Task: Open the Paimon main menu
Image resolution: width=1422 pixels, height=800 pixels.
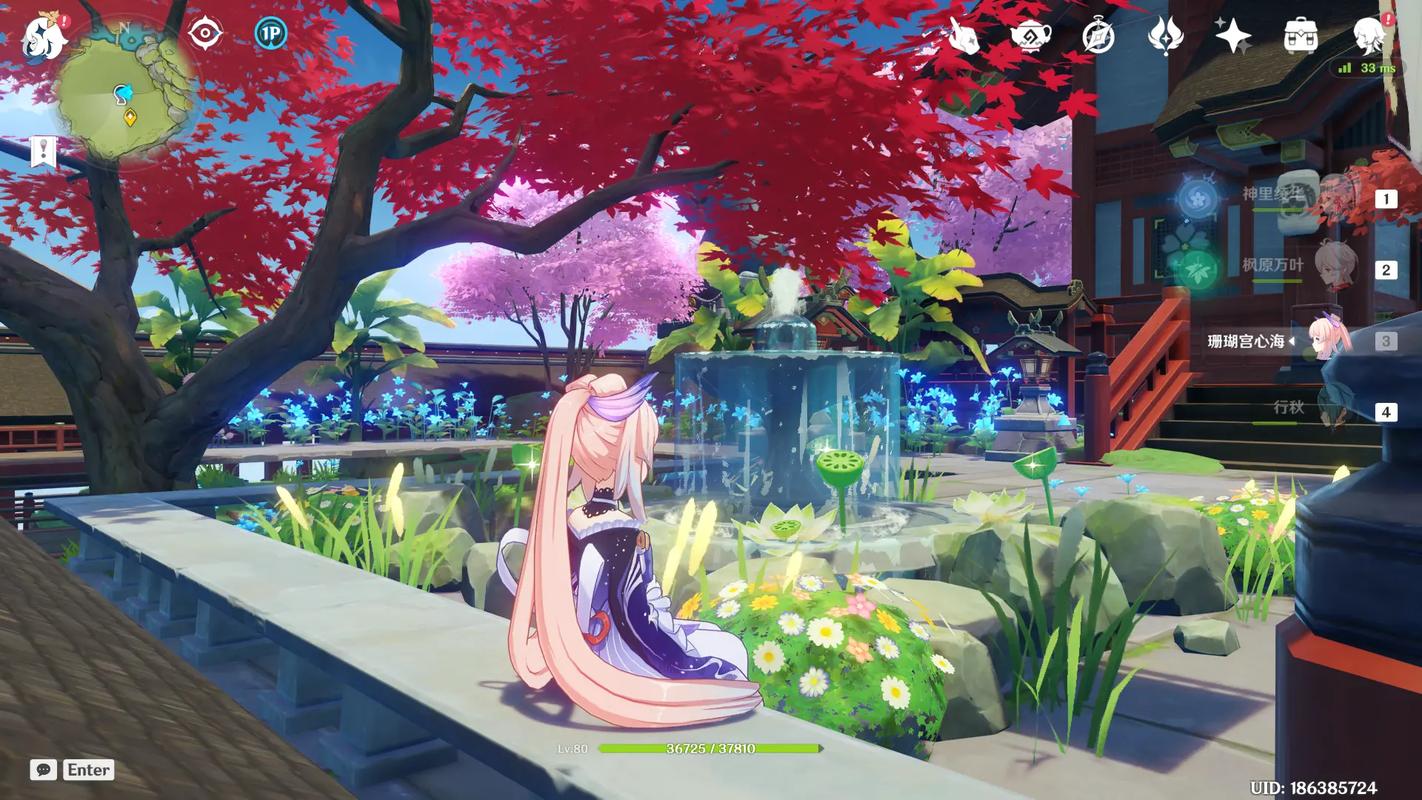Action: [x=45, y=37]
